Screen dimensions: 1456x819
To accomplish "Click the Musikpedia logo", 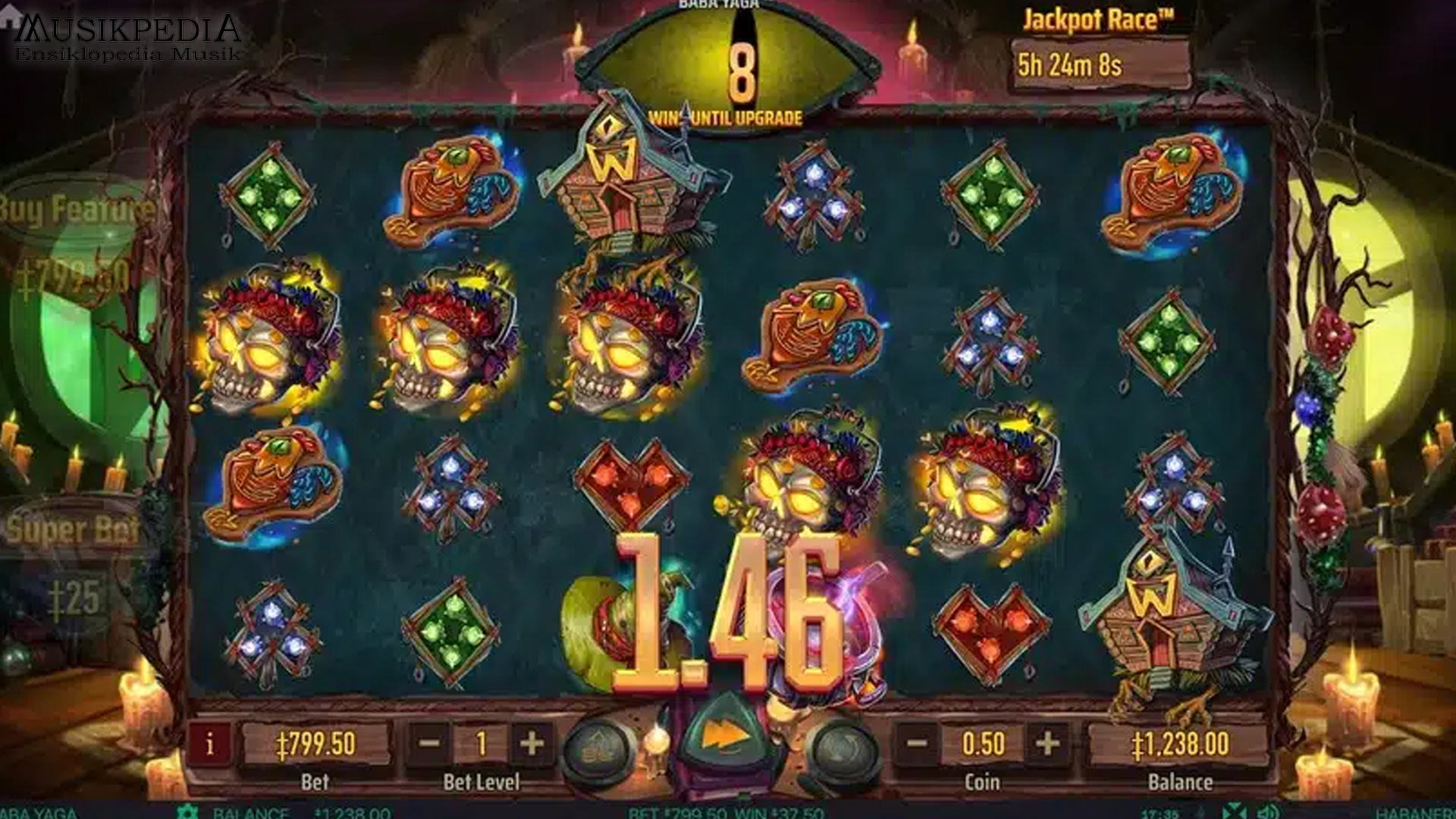I will [125, 34].
